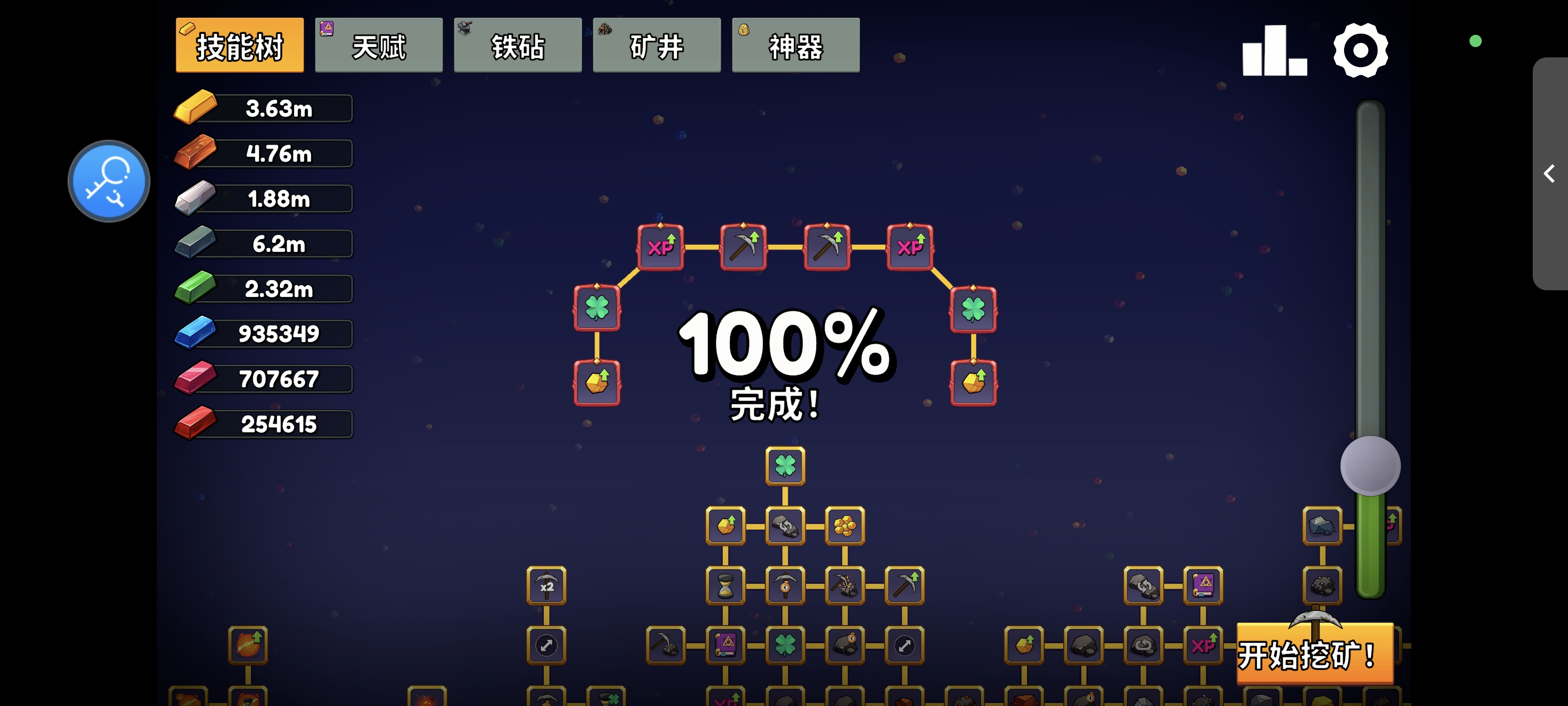
Task: Switch to the 天赋 tab
Action: click(x=379, y=46)
